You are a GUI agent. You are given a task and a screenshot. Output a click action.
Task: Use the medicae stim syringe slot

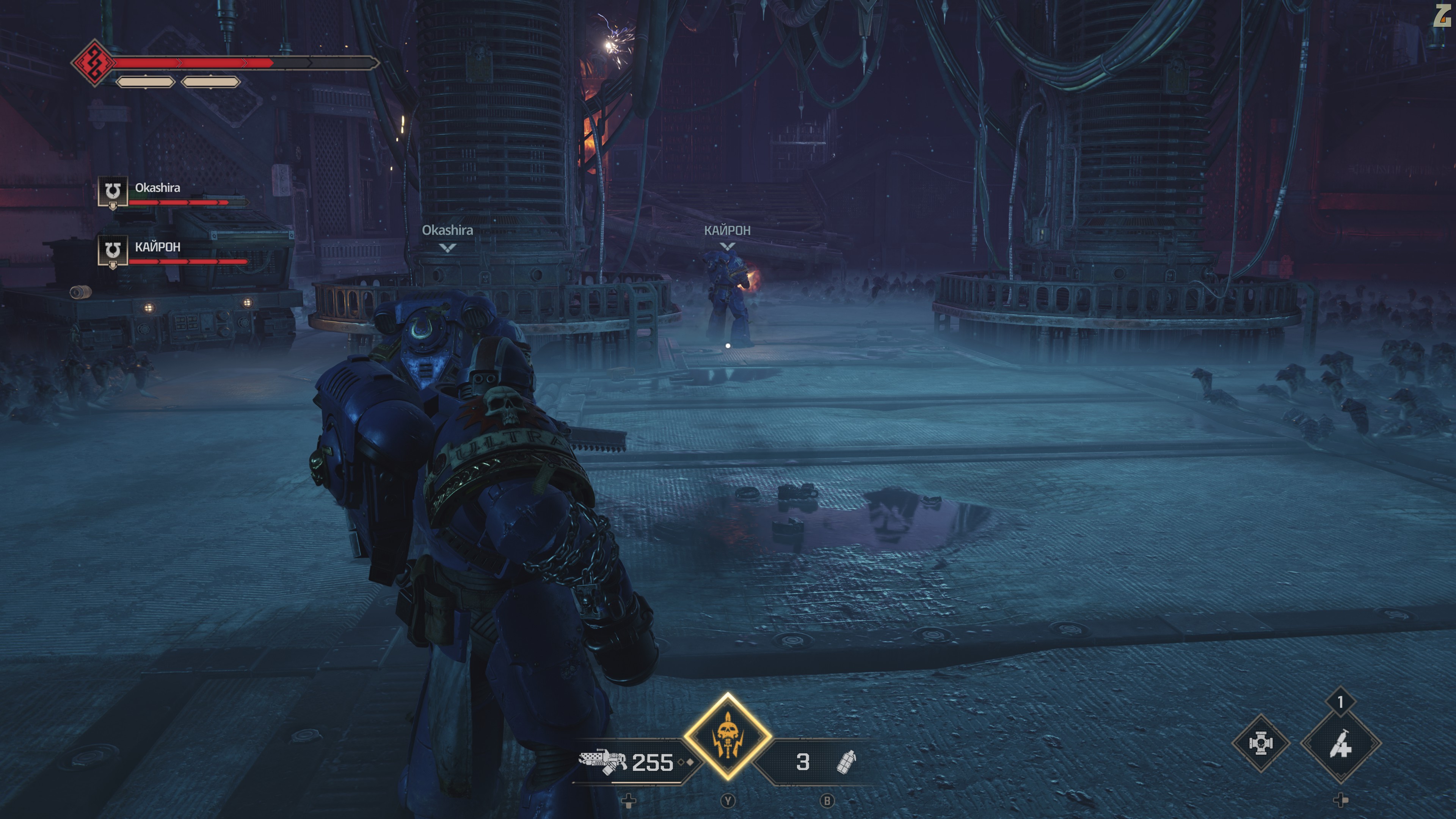[1341, 744]
